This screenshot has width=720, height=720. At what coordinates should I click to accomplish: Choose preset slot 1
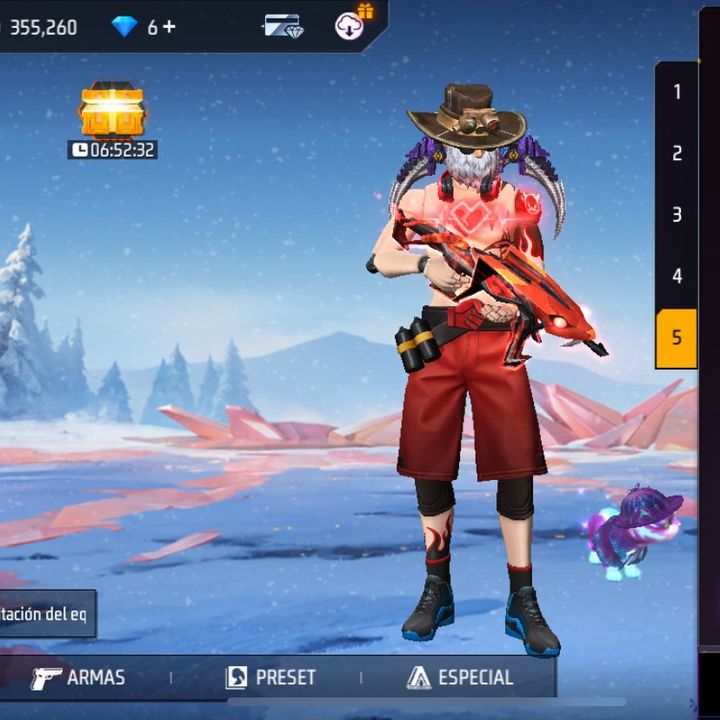click(x=677, y=92)
